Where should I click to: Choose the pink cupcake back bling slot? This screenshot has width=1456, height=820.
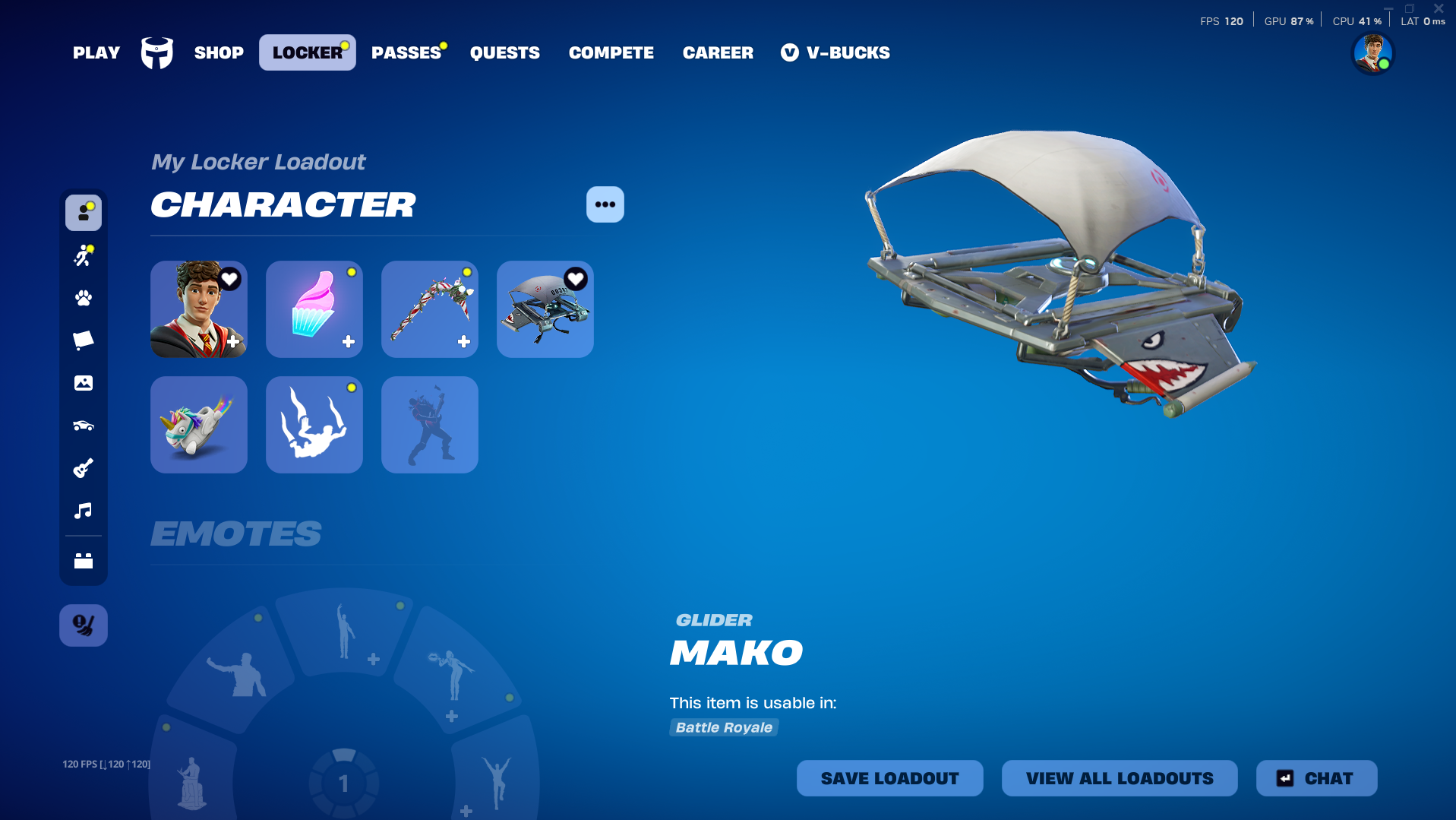pos(314,309)
